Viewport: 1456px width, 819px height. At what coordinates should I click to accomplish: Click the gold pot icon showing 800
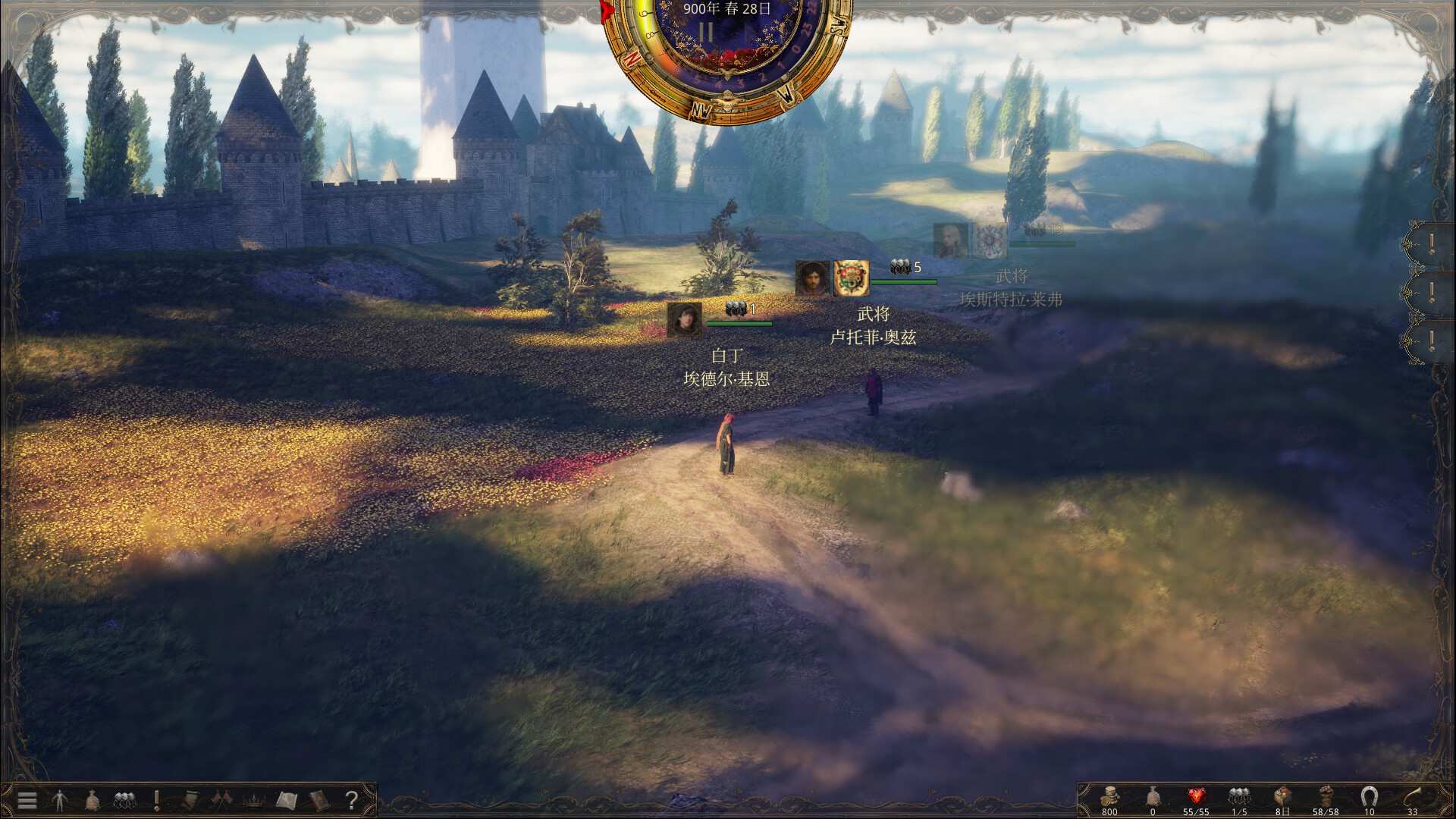coord(1109,795)
